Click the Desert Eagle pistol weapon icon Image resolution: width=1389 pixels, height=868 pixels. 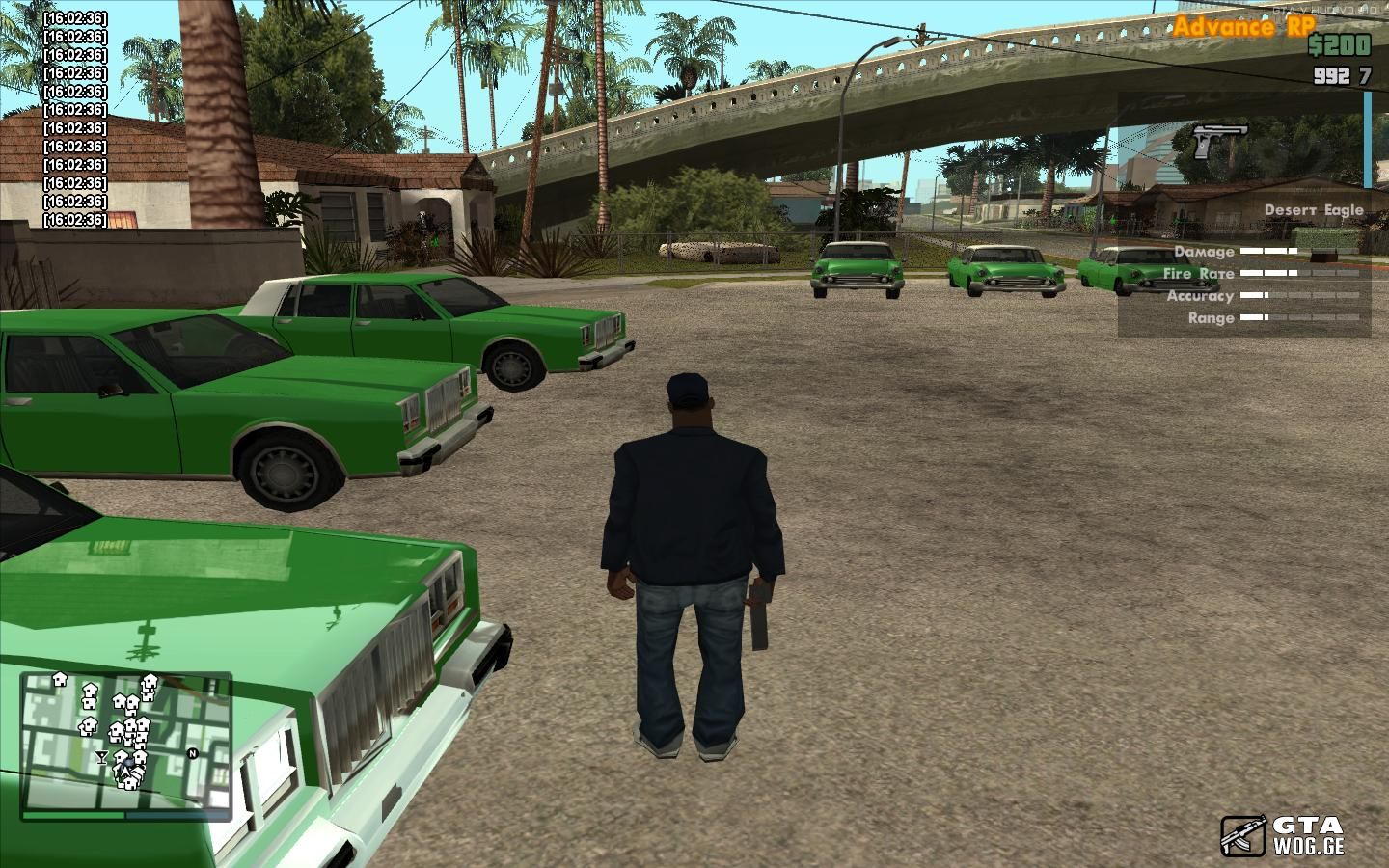(x=1219, y=141)
